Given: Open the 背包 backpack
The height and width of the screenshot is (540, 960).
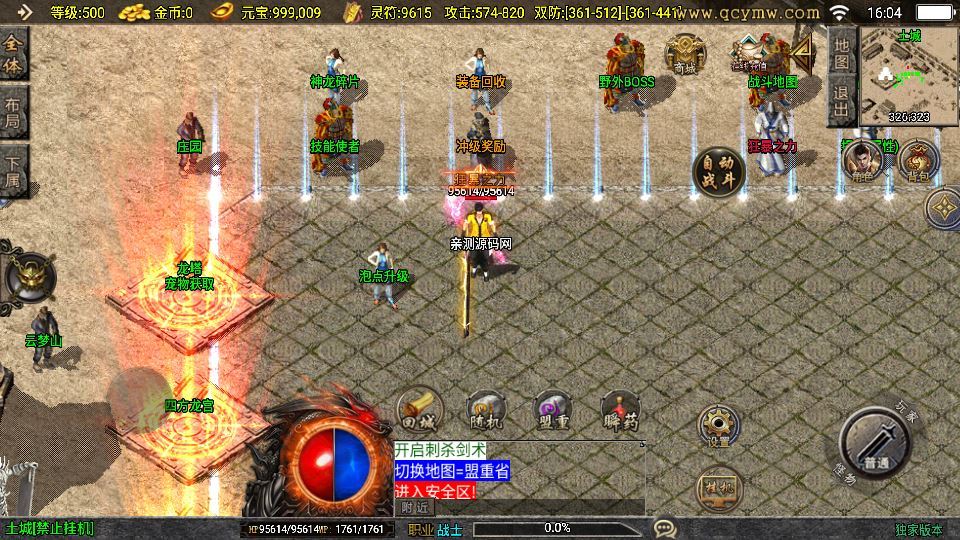Looking at the screenshot, I should click(918, 159).
